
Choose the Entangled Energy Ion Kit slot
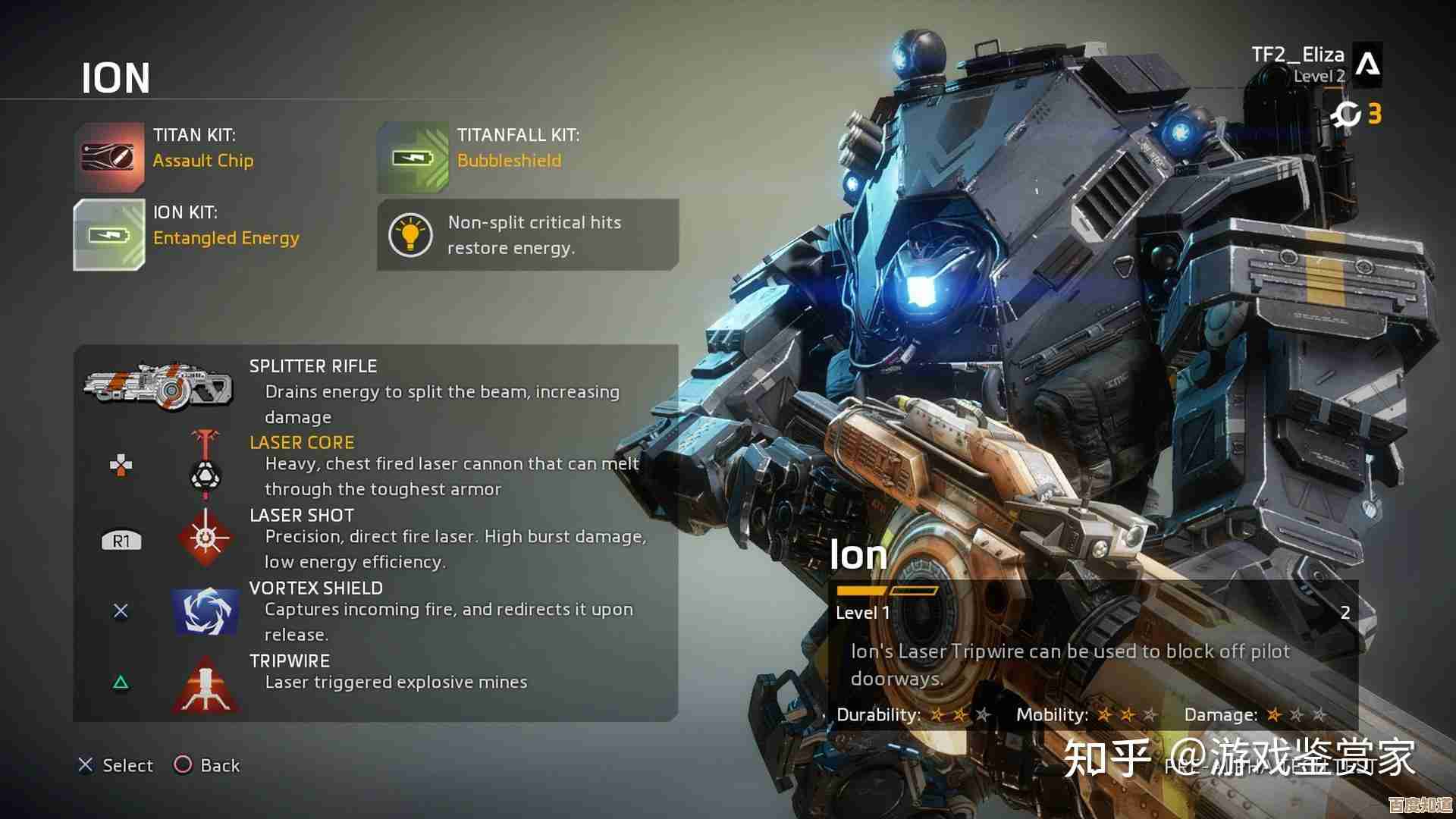click(110, 235)
